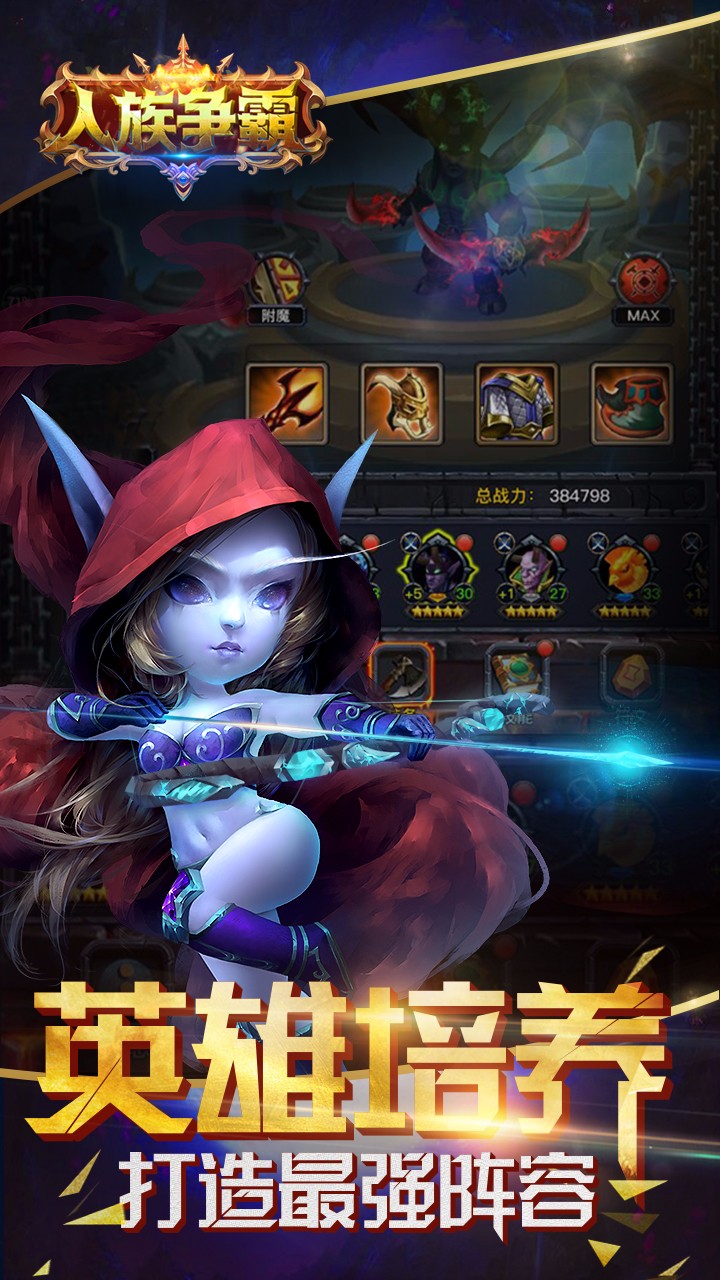720x1280 pixels.
Task: Select the red spiked weapon equipment slot
Action: pyautogui.click(x=287, y=403)
